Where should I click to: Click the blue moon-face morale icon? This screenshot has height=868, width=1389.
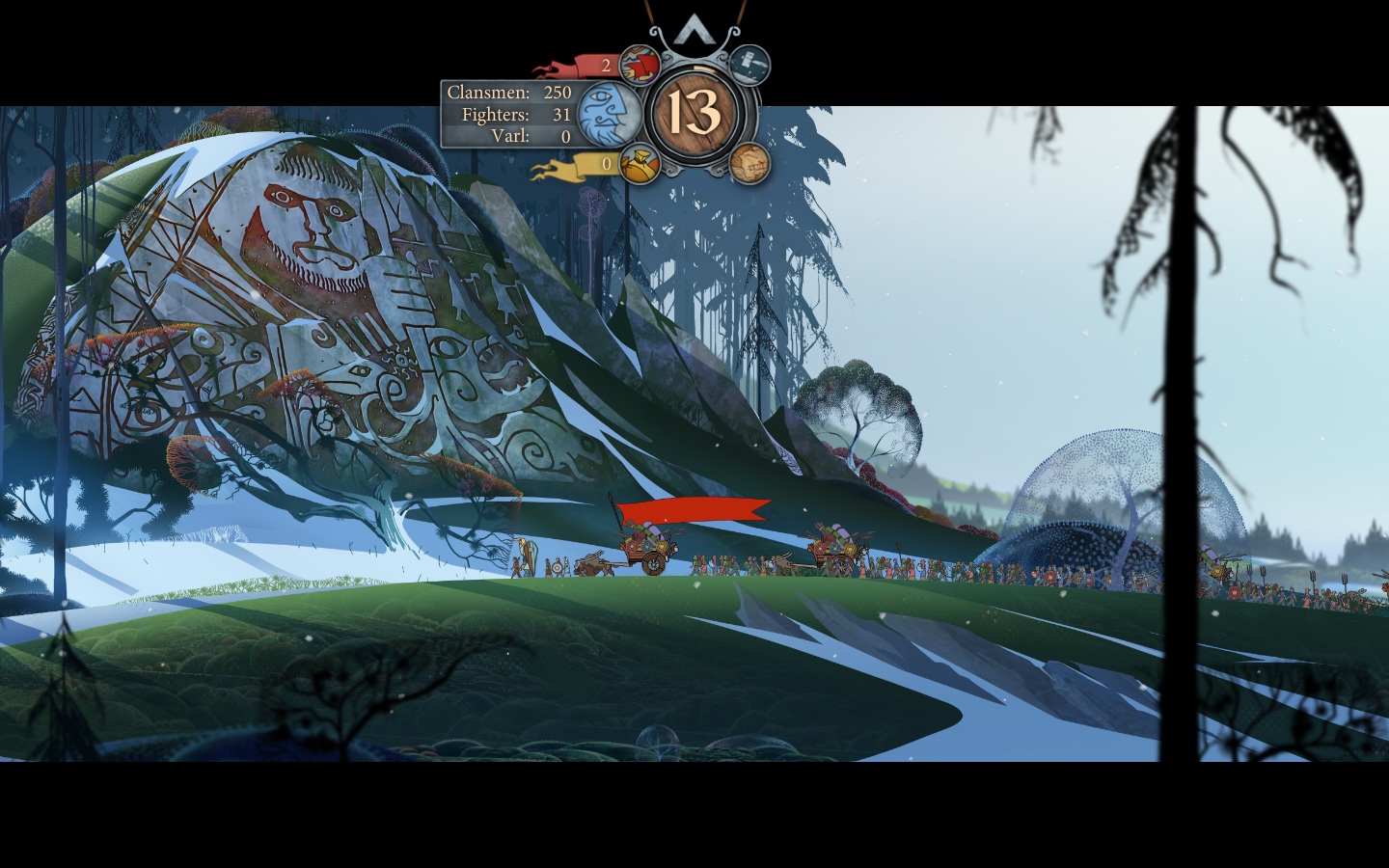pos(609,114)
